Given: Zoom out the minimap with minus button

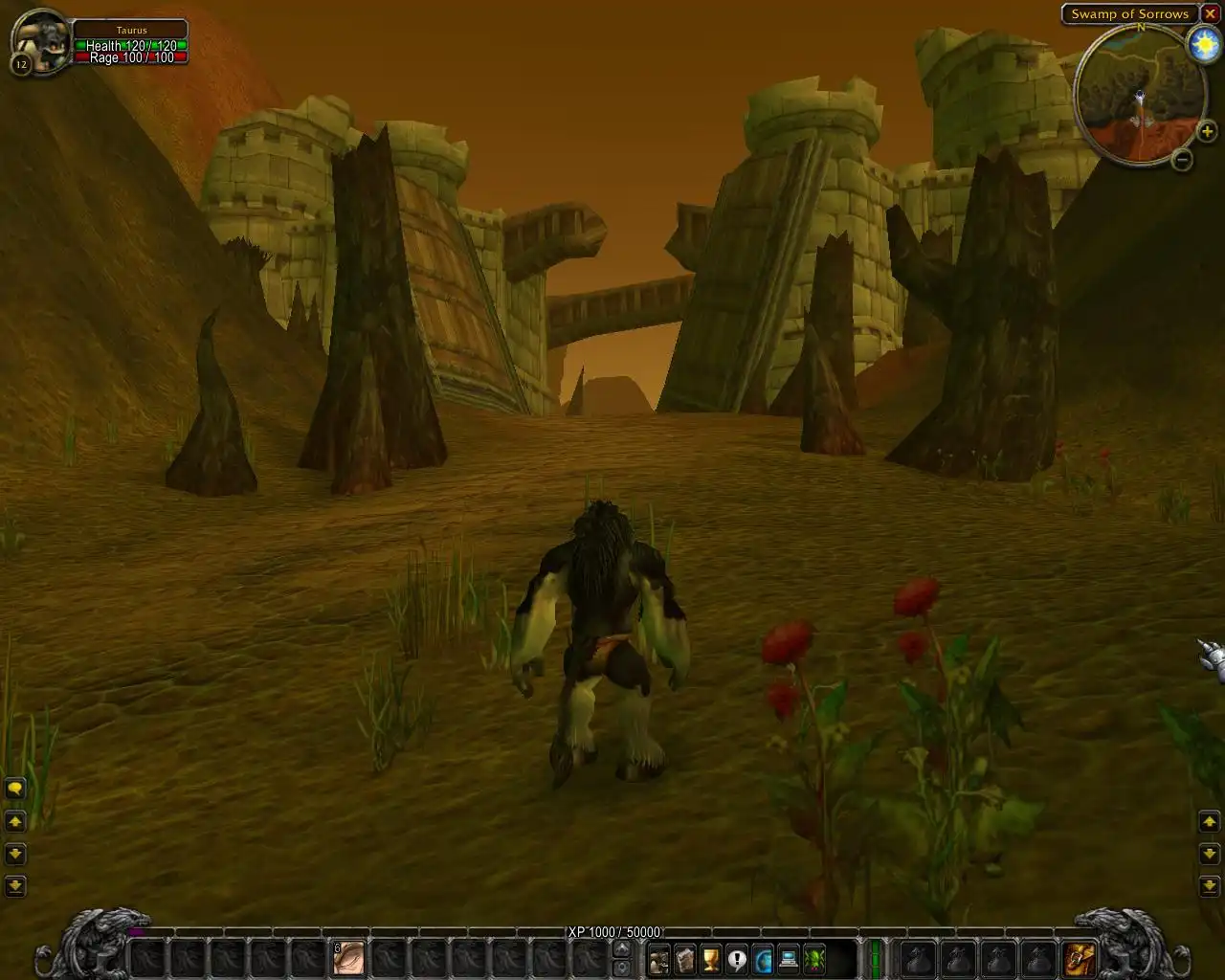Looking at the screenshot, I should pos(1183,160).
